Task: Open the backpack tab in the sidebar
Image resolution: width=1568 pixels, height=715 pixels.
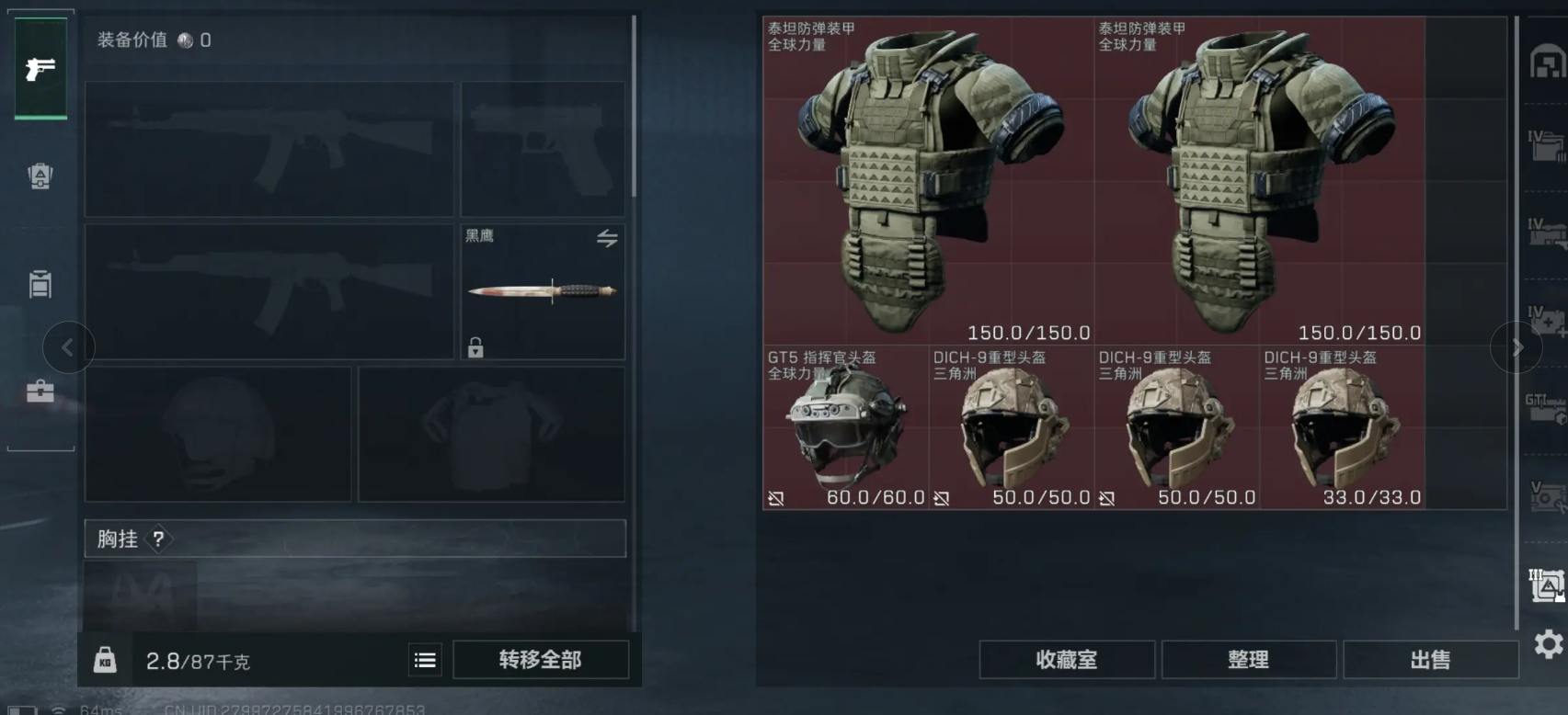Action: [x=40, y=176]
